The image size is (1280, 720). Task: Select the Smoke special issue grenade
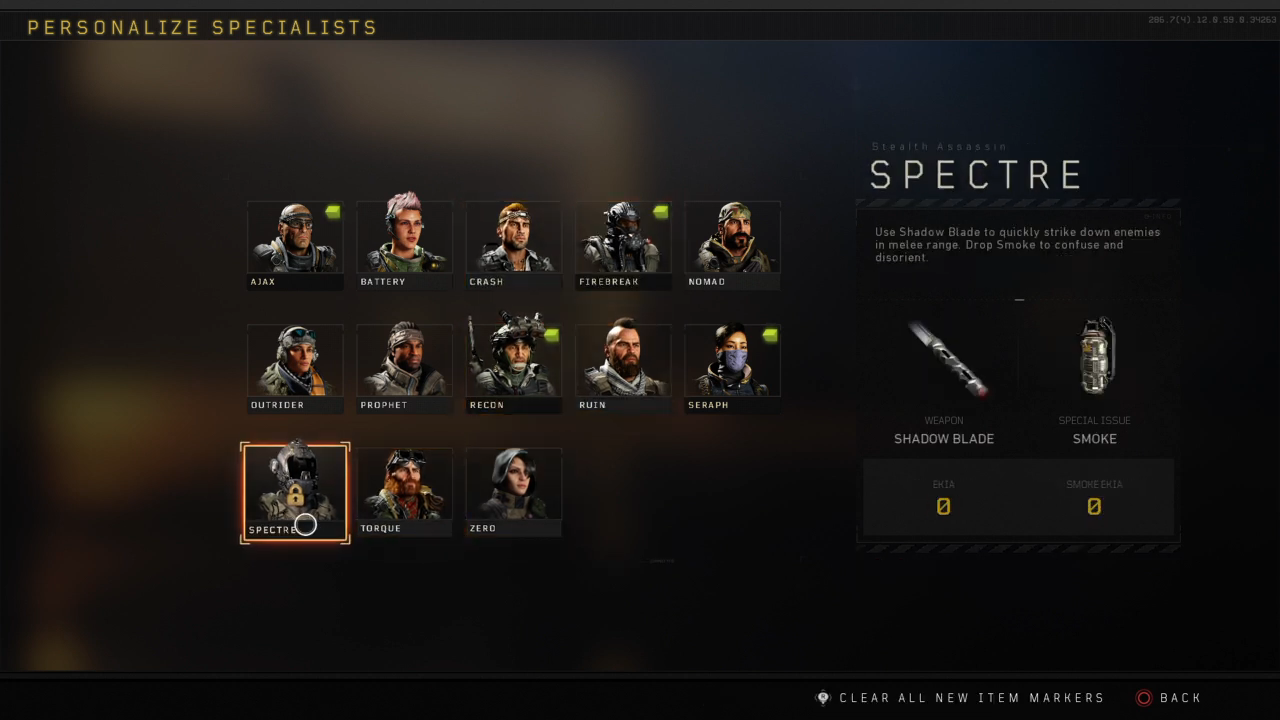click(1095, 358)
